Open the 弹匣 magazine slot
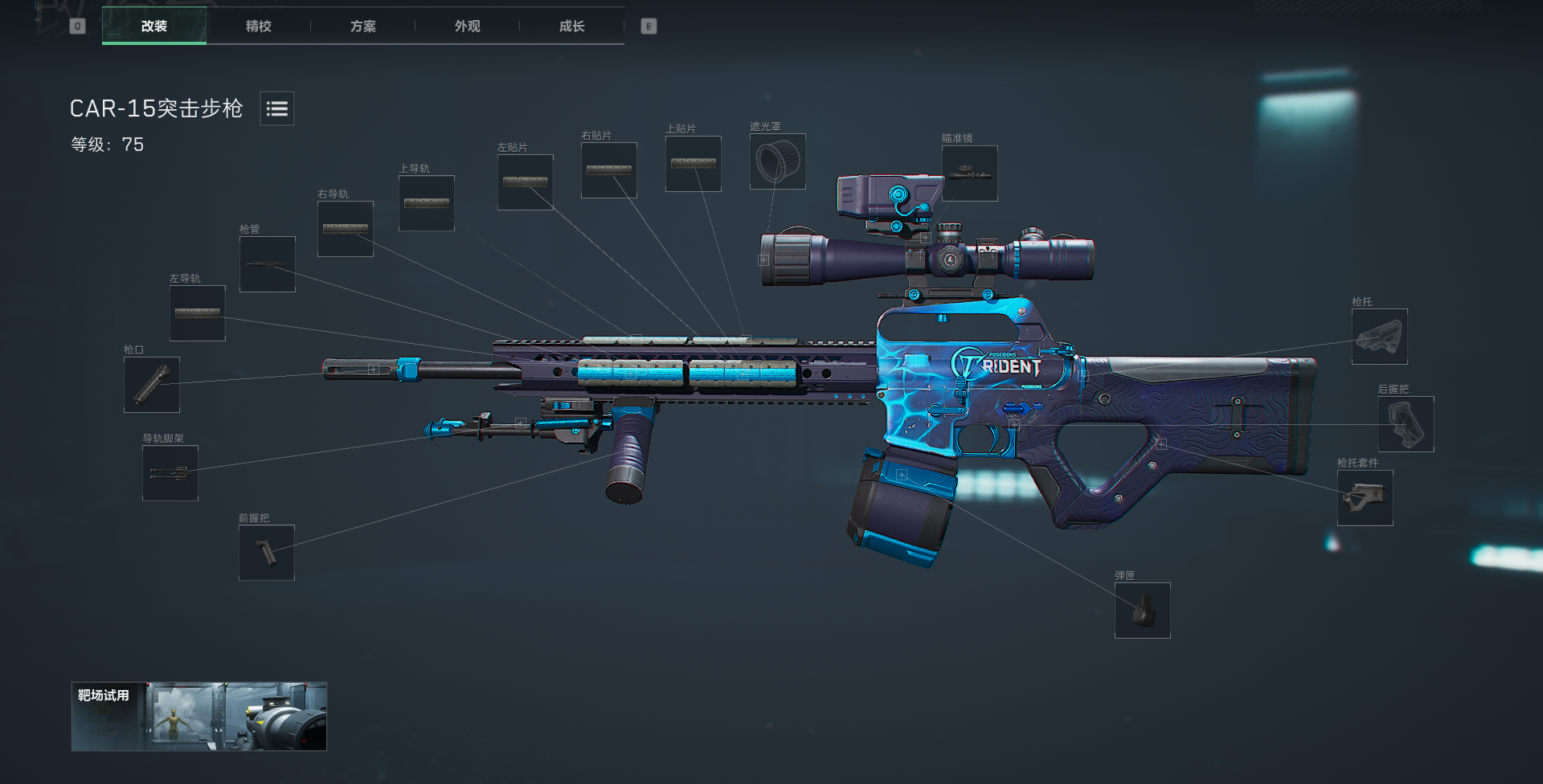The image size is (1543, 784). click(1143, 610)
